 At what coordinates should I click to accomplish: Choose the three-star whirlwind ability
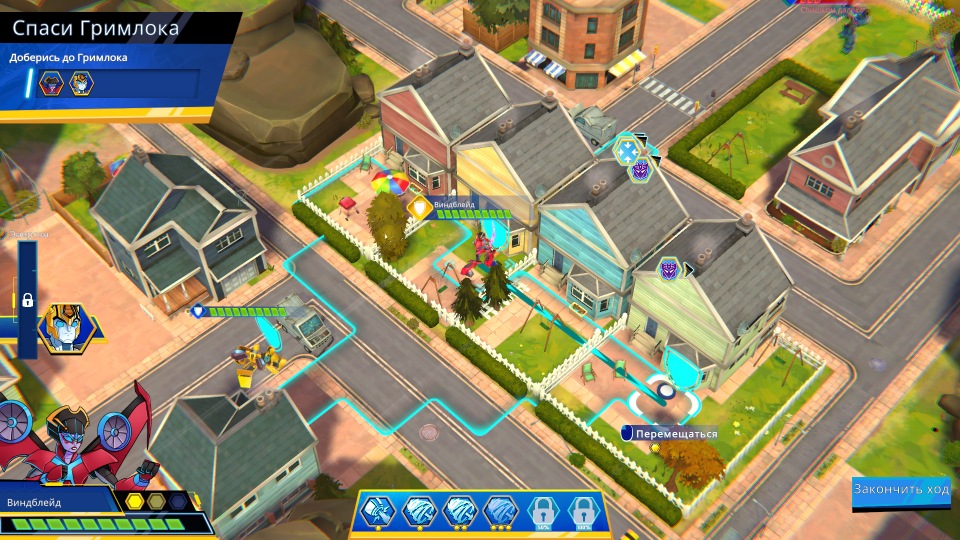click(501, 512)
